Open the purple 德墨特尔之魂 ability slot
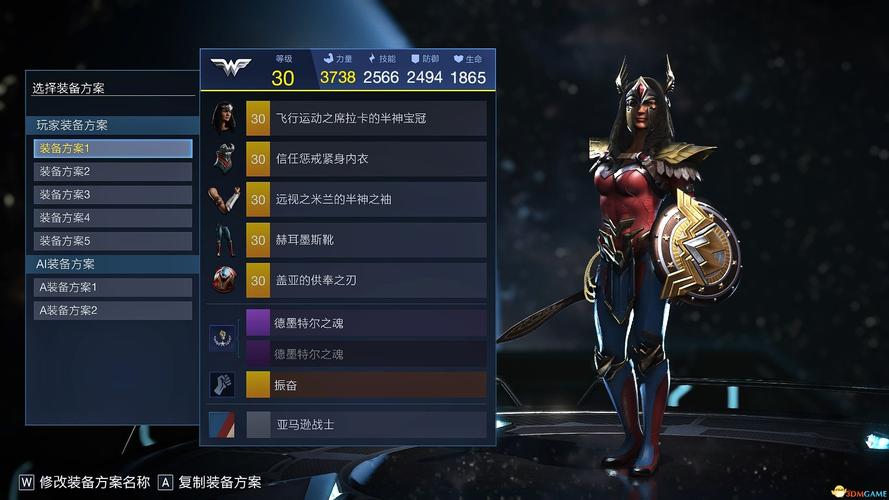 point(365,323)
